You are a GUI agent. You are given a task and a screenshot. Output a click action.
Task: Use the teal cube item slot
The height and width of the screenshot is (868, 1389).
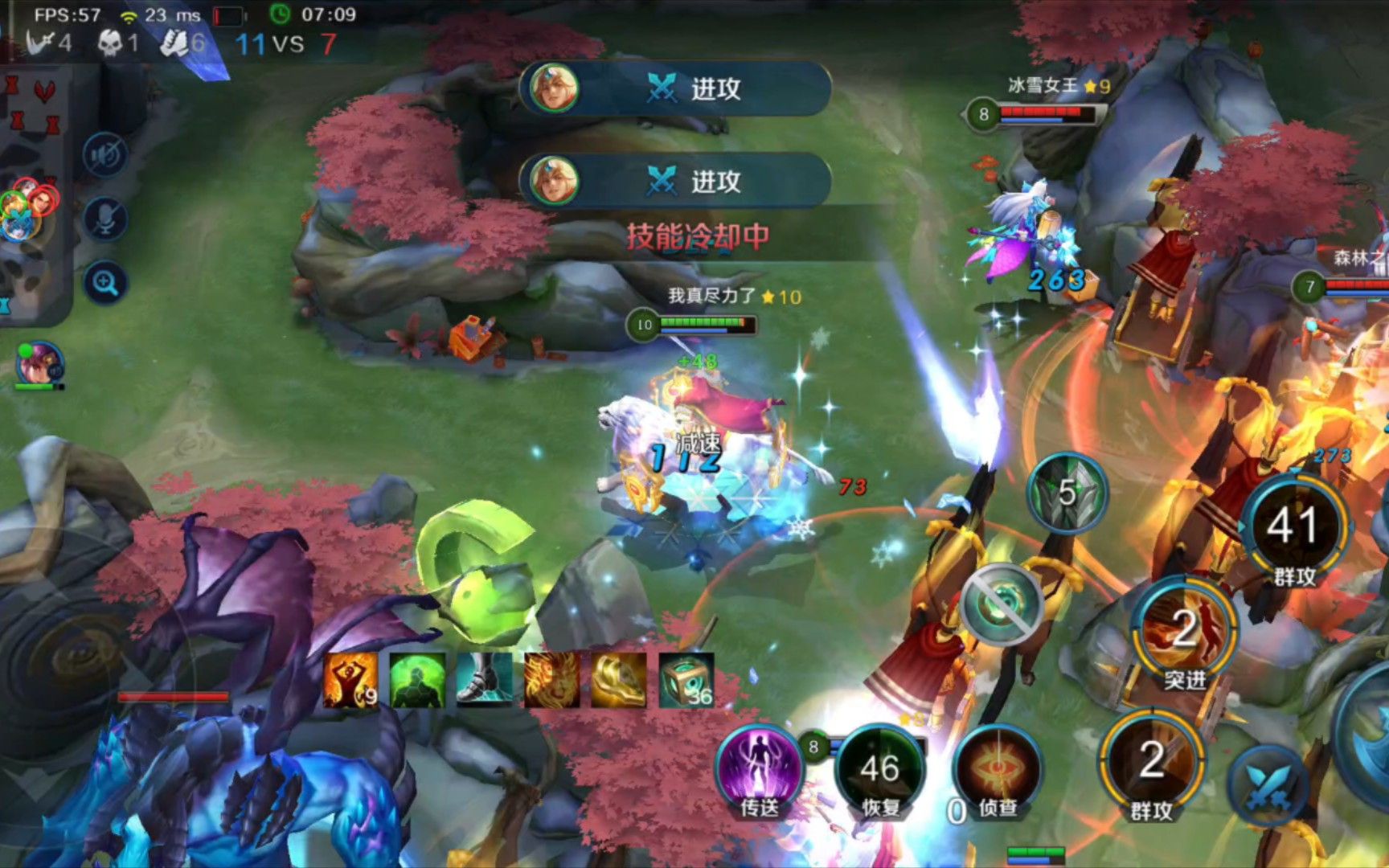point(686,680)
